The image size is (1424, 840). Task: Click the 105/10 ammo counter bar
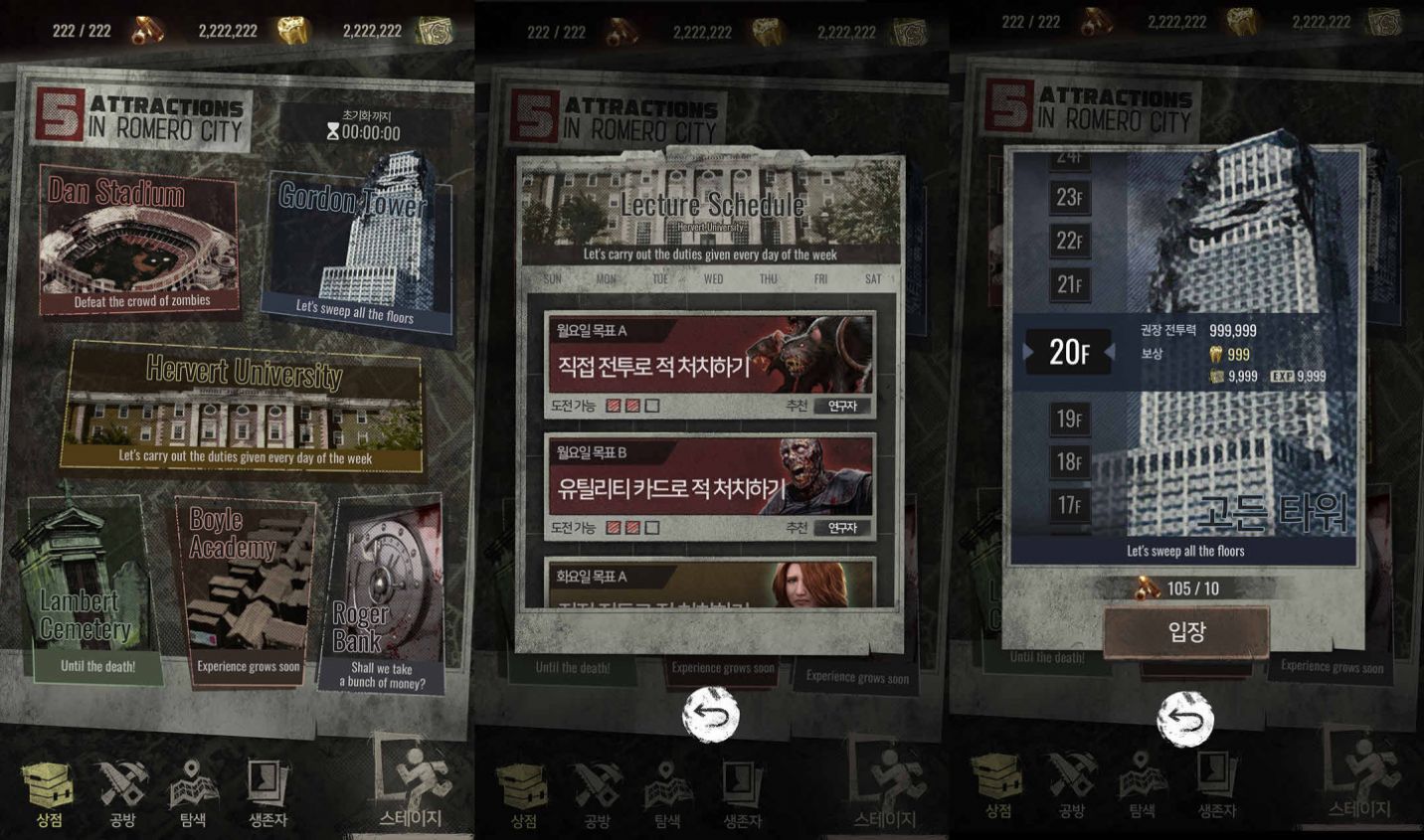1179,587
